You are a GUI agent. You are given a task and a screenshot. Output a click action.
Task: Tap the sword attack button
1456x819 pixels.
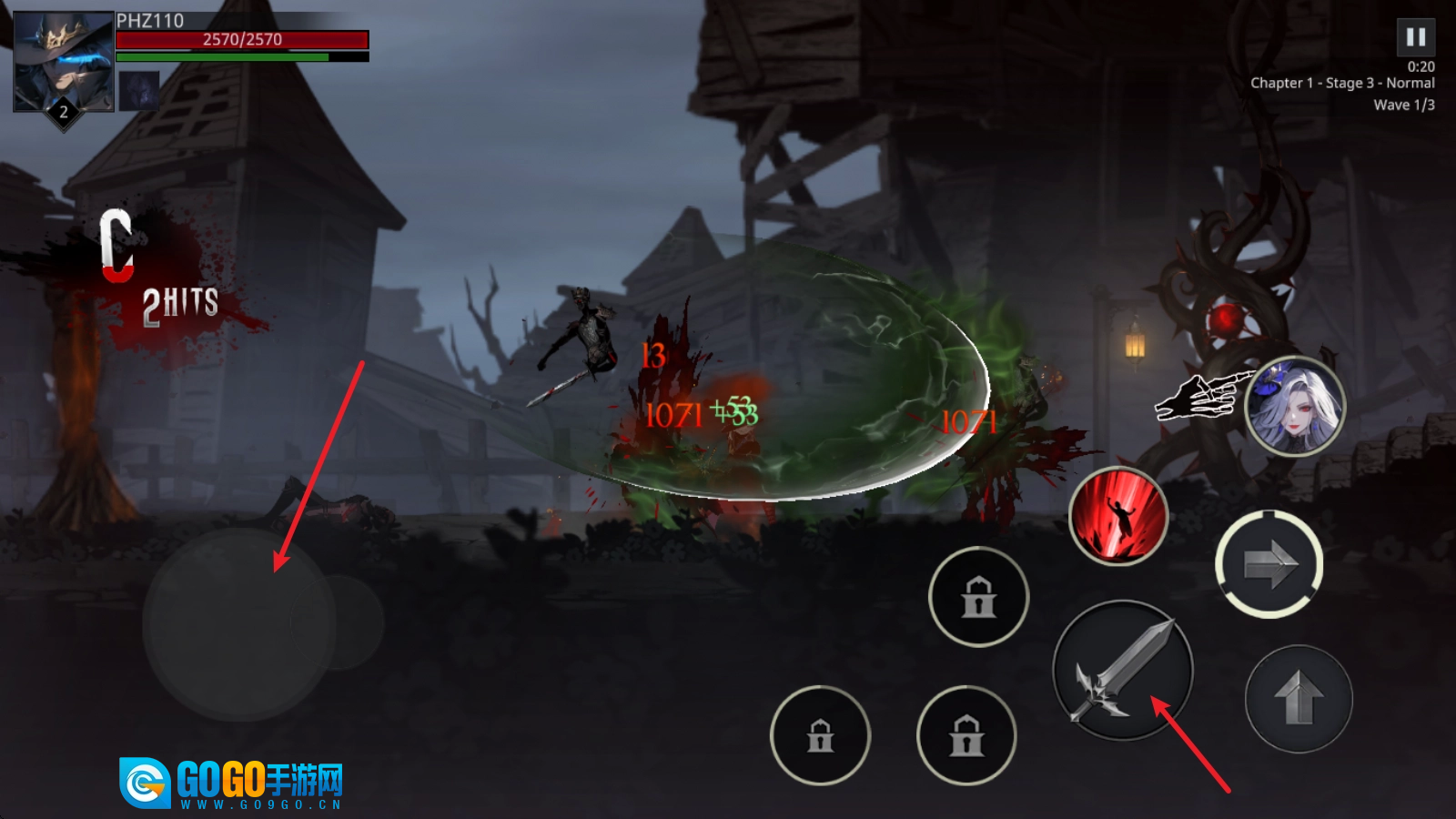[1123, 671]
